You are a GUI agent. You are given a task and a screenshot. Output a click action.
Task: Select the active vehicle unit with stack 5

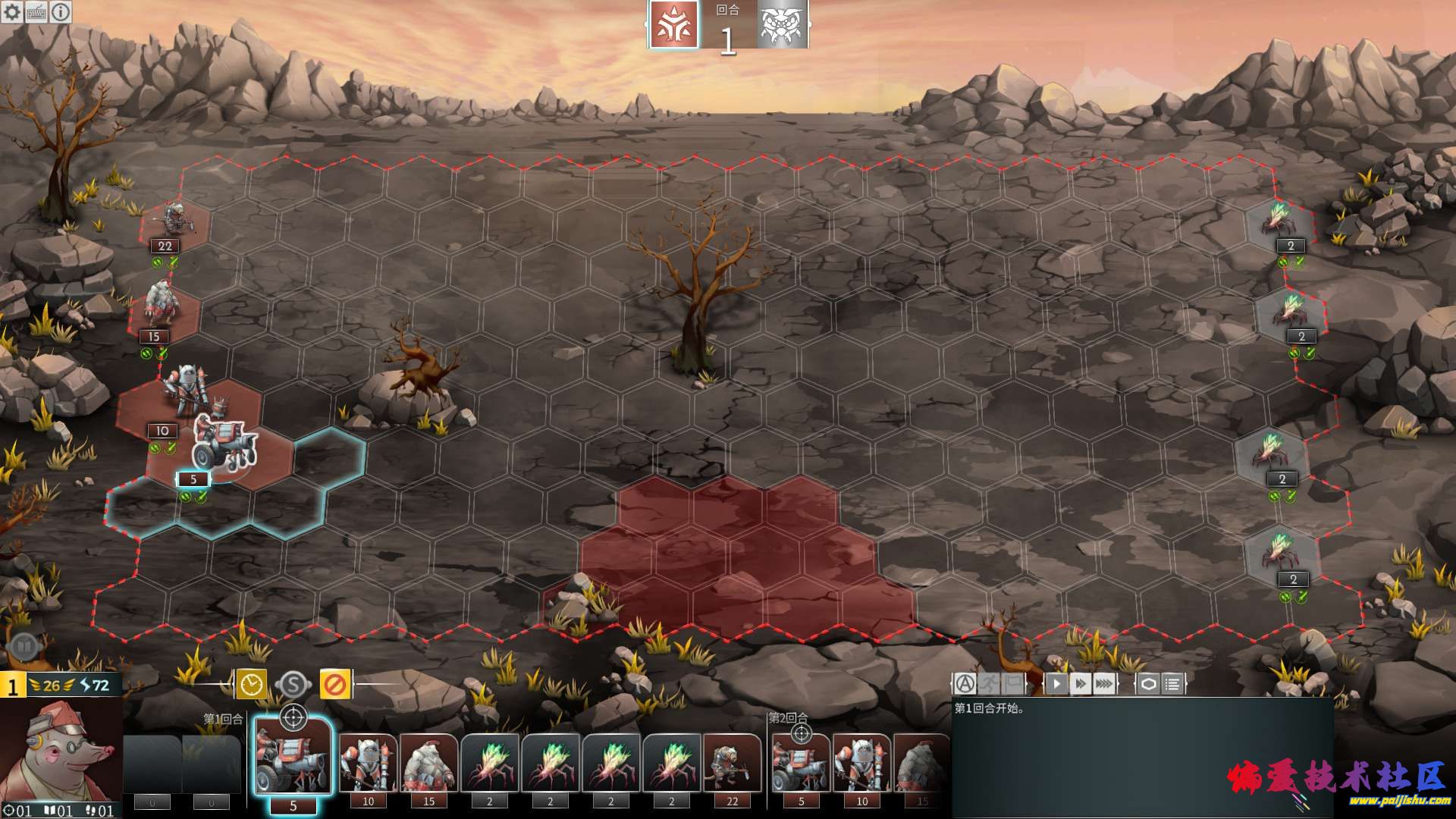[224, 447]
